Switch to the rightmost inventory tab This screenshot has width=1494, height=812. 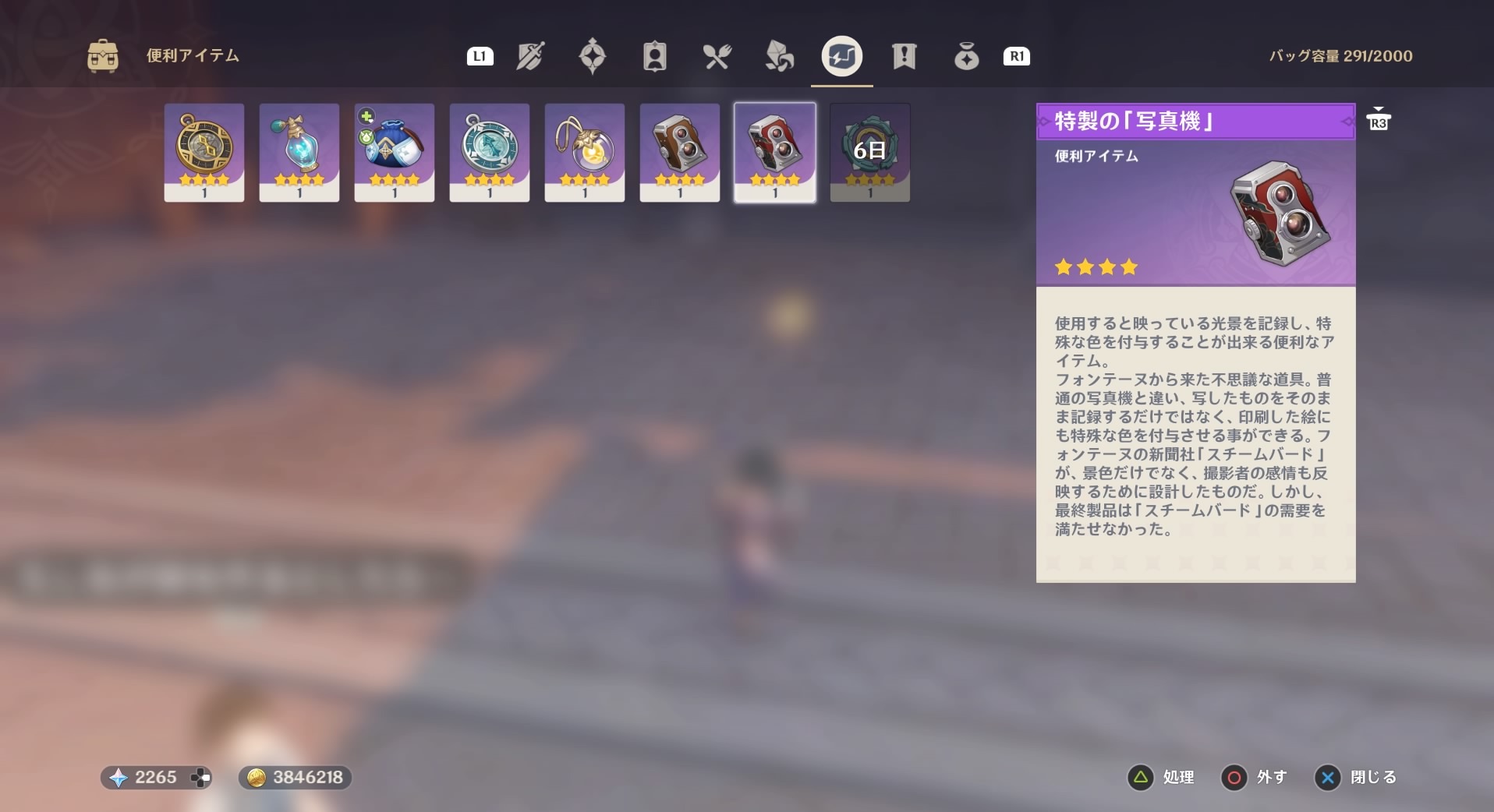[x=966, y=56]
